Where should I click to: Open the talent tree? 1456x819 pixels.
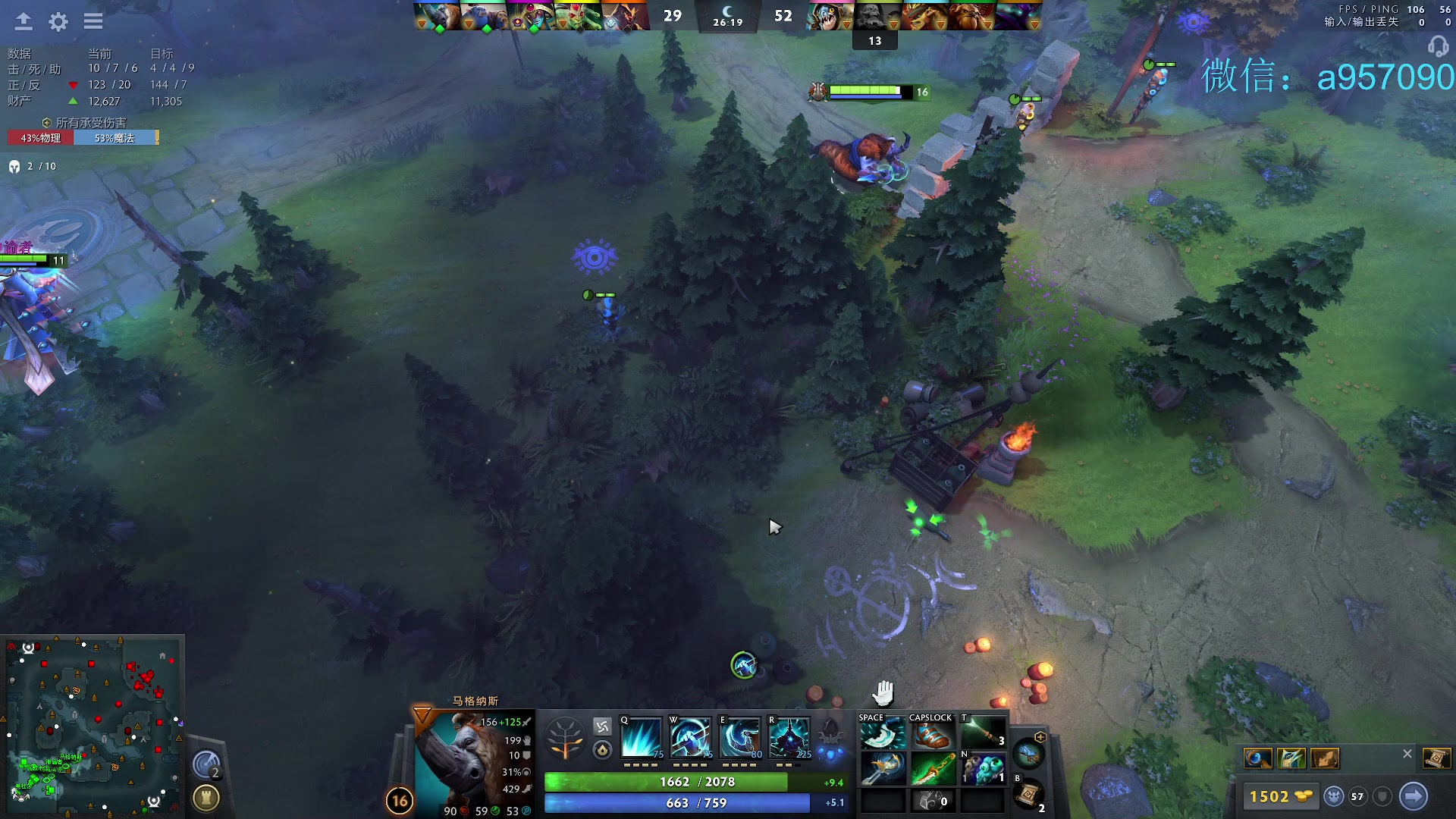pyautogui.click(x=565, y=739)
